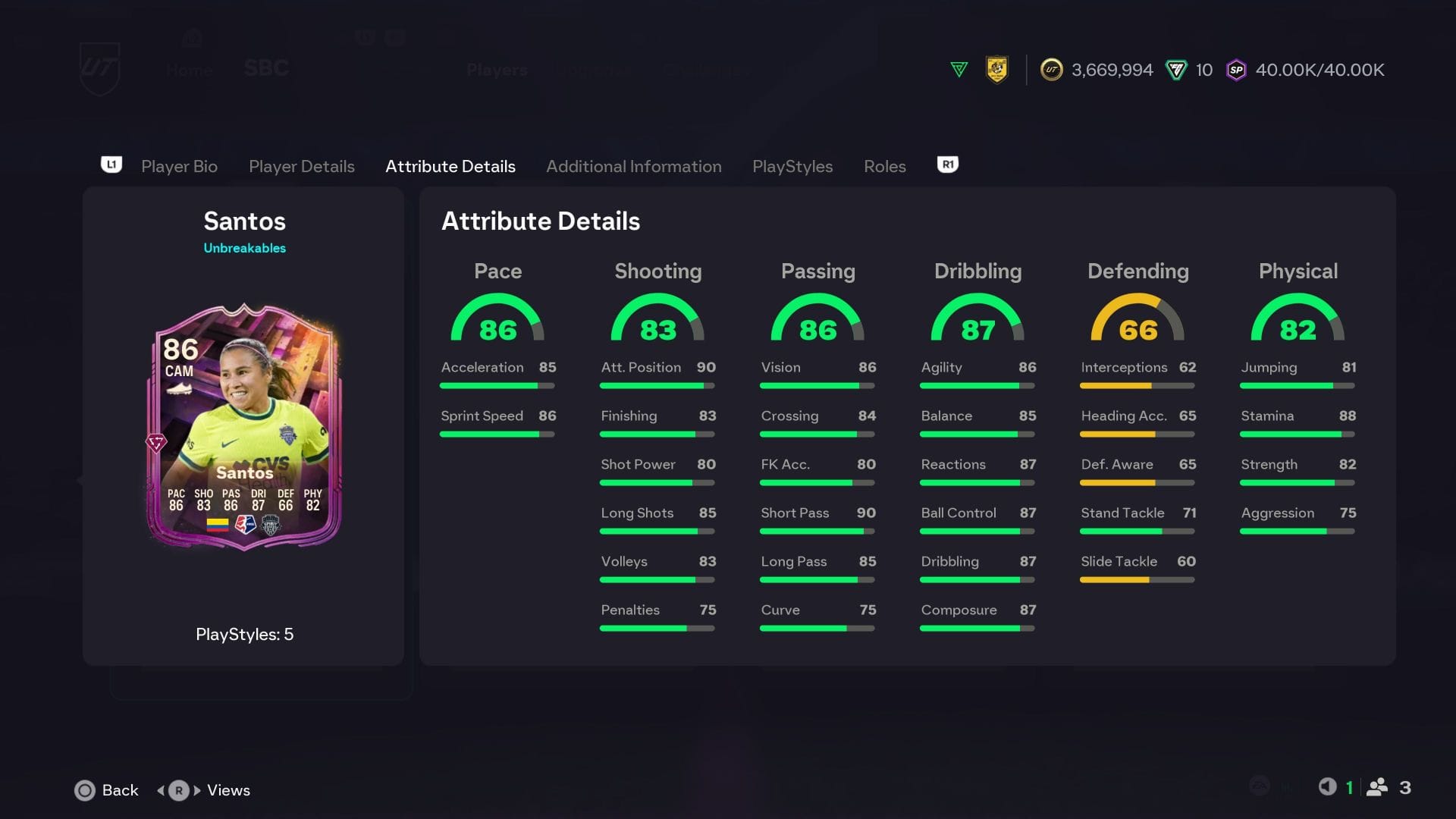This screenshot has width=1456, height=819.
Task: Click the L1 shoulder button icon near tabs
Action: [111, 165]
